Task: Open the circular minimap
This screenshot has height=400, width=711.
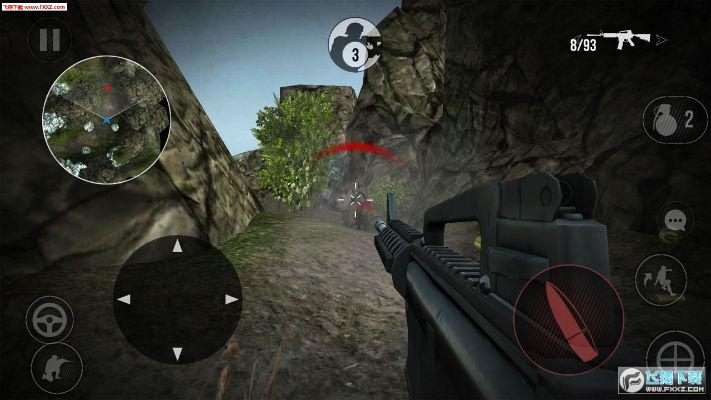Action: pos(106,119)
